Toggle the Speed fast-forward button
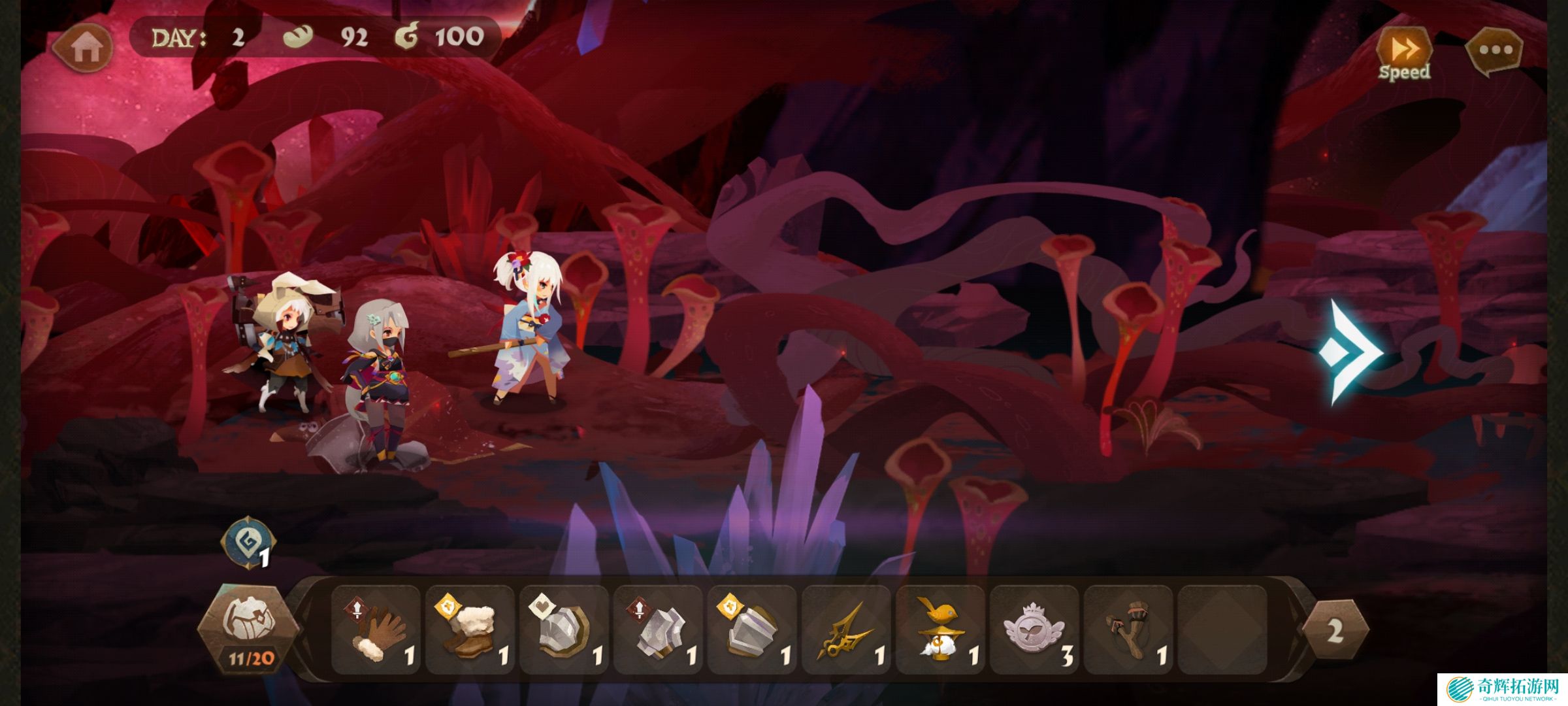This screenshot has height=706, width=1568. [1404, 51]
